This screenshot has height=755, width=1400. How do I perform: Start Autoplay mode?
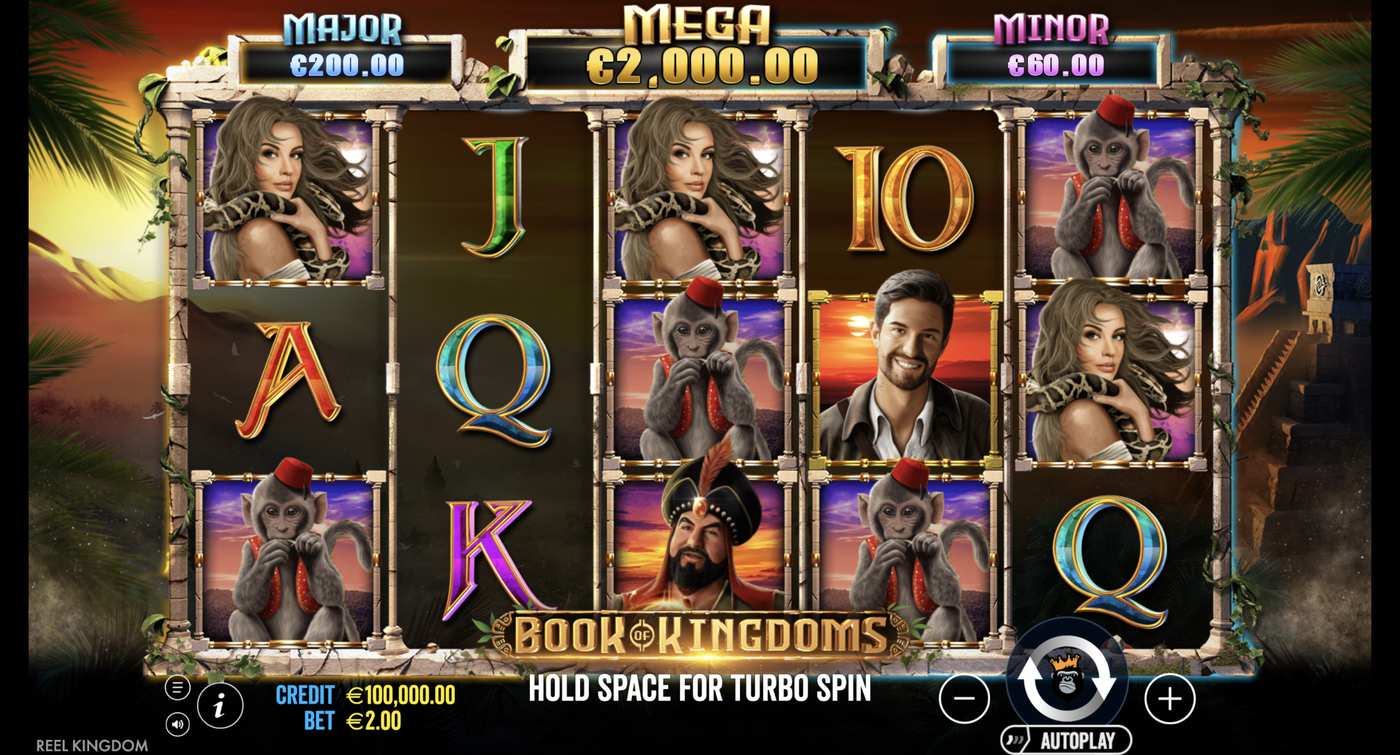click(1080, 740)
